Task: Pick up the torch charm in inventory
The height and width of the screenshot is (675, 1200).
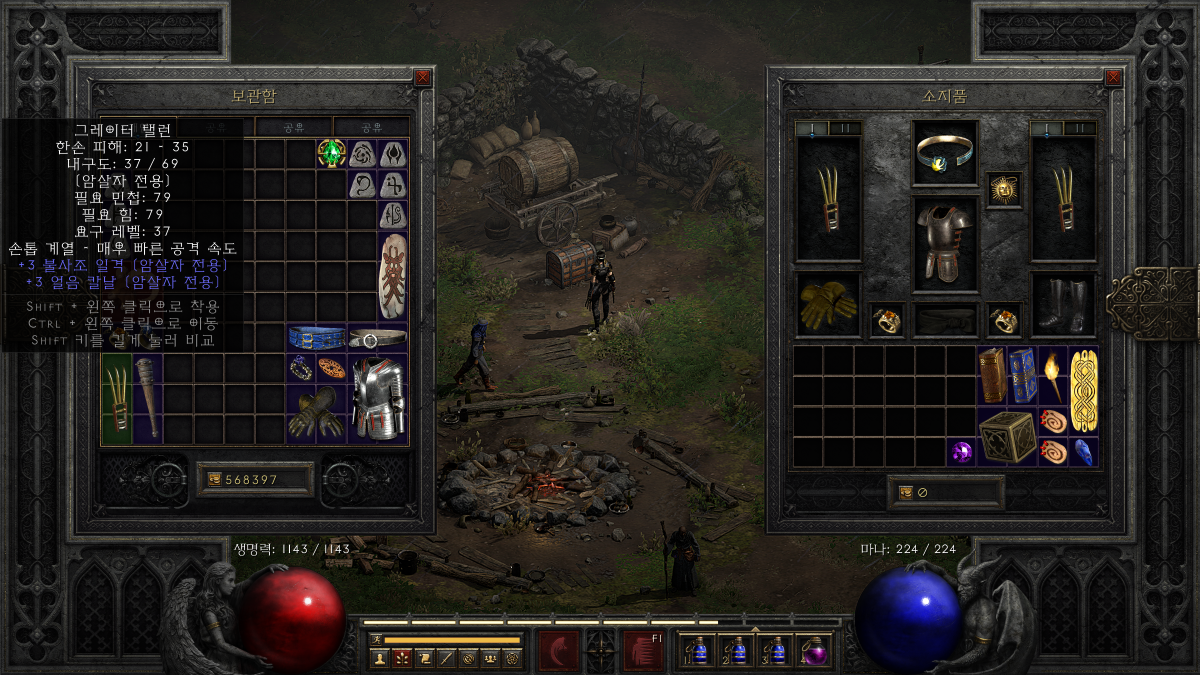Action: pos(1053,374)
